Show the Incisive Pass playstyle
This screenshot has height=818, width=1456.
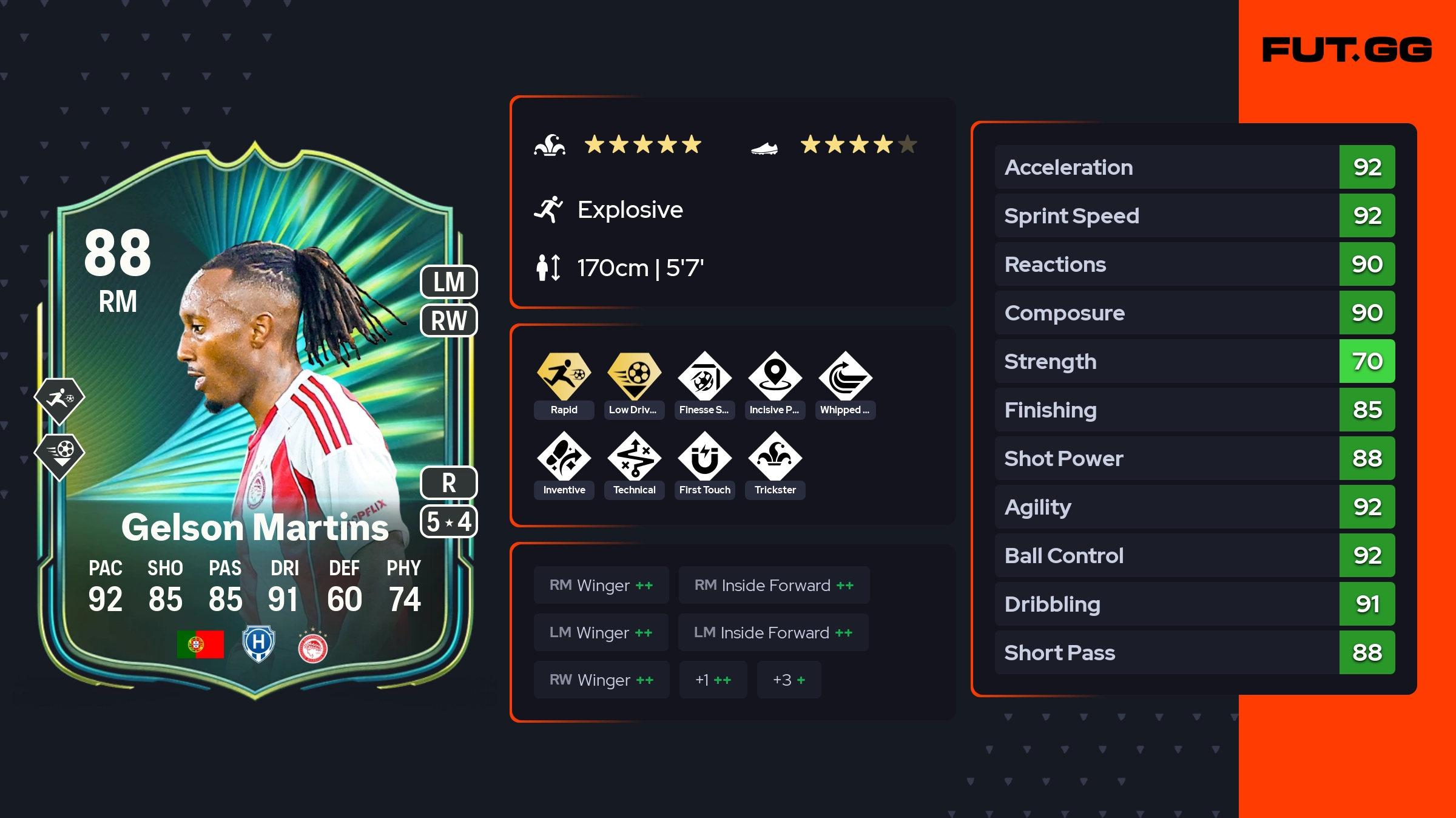click(775, 376)
